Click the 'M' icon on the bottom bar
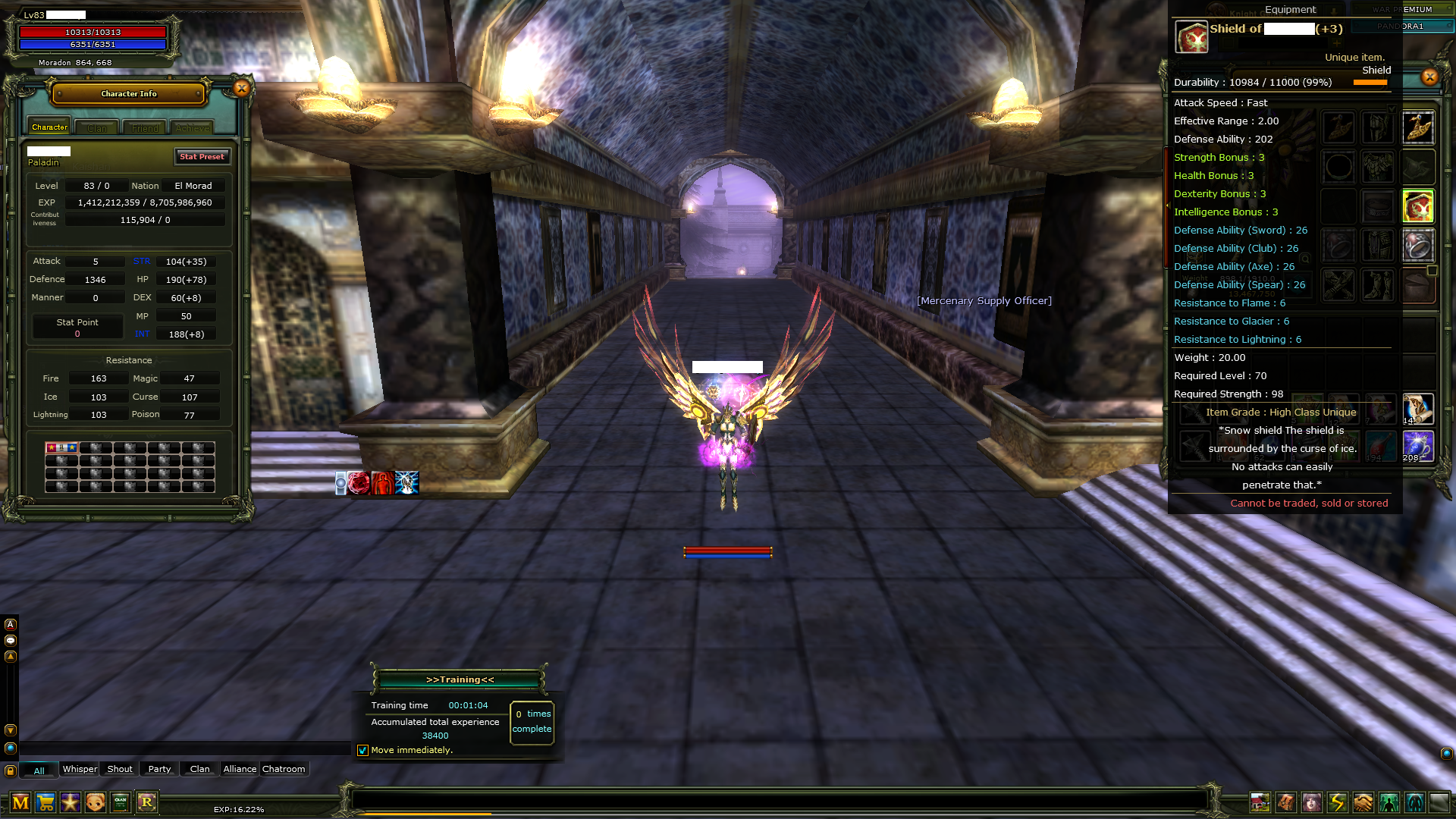The height and width of the screenshot is (819, 1456). 20,802
